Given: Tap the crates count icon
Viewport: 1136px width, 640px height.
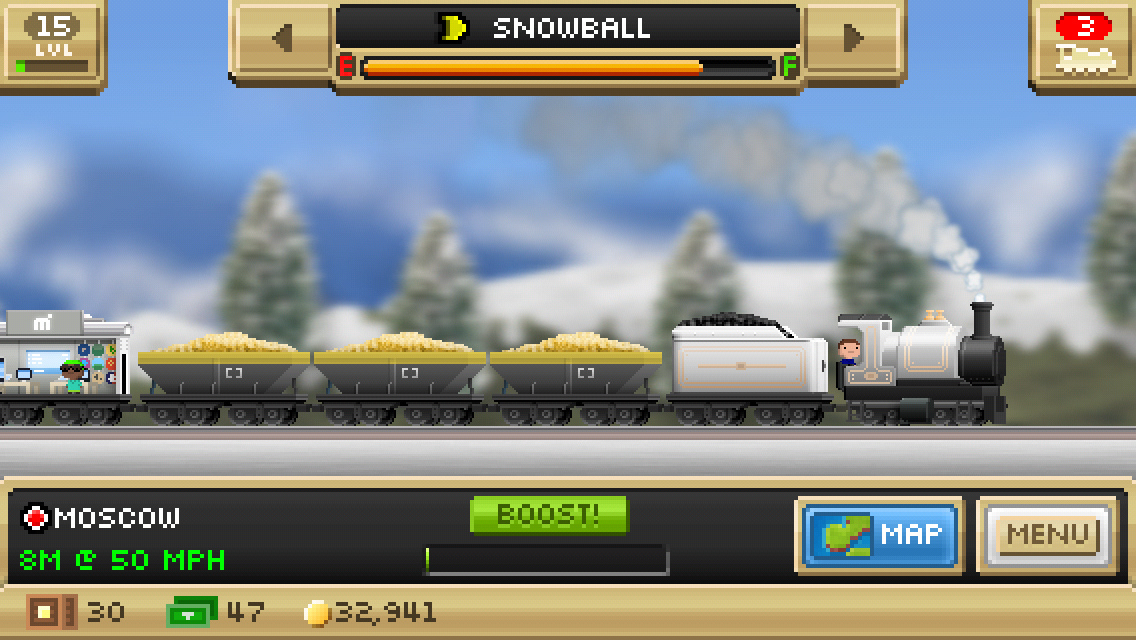Looking at the screenshot, I should click(50, 612).
